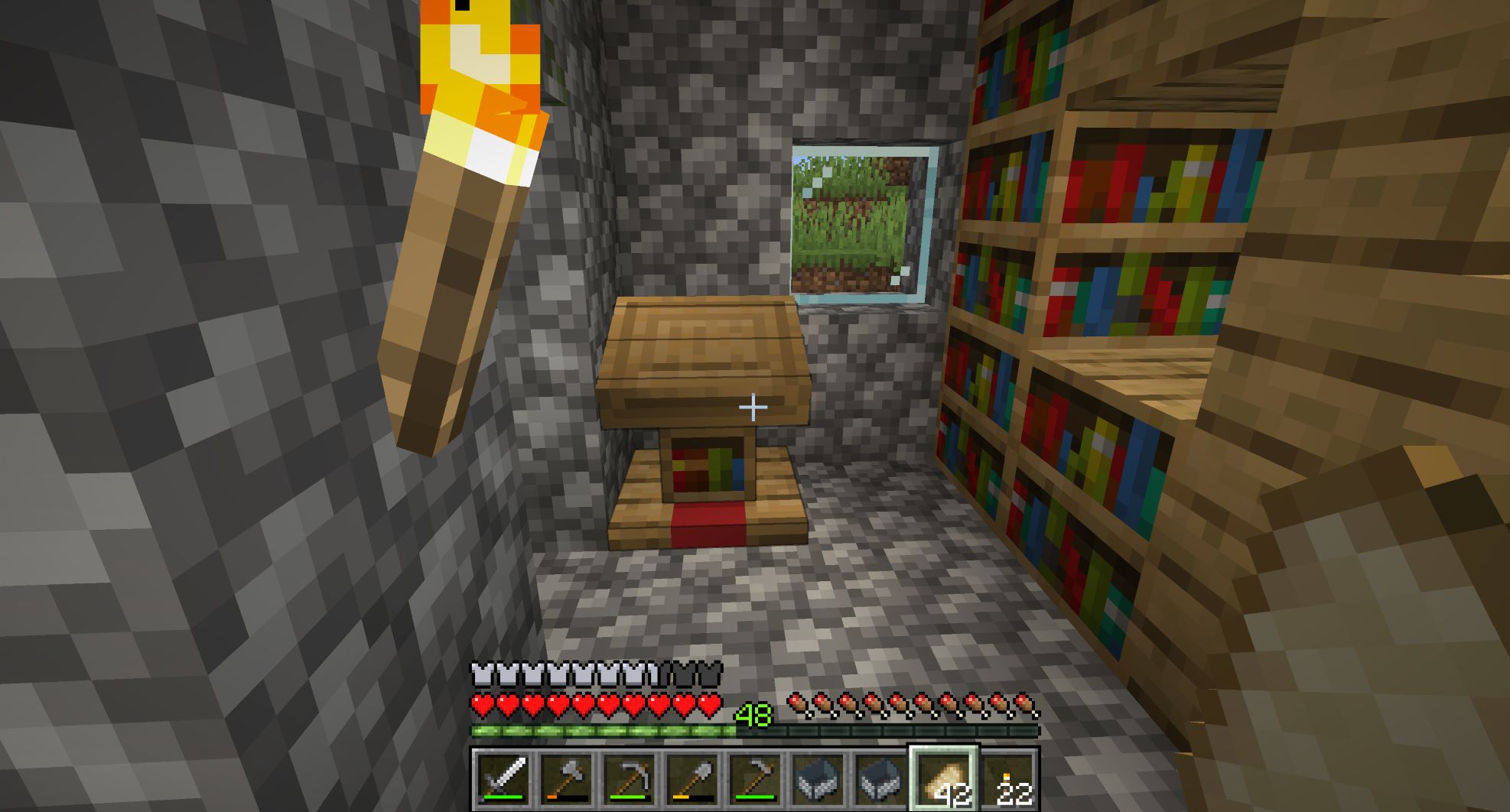Choose the iron axe in the hotbar
Viewport: 1510px width, 812px height.
[565, 778]
